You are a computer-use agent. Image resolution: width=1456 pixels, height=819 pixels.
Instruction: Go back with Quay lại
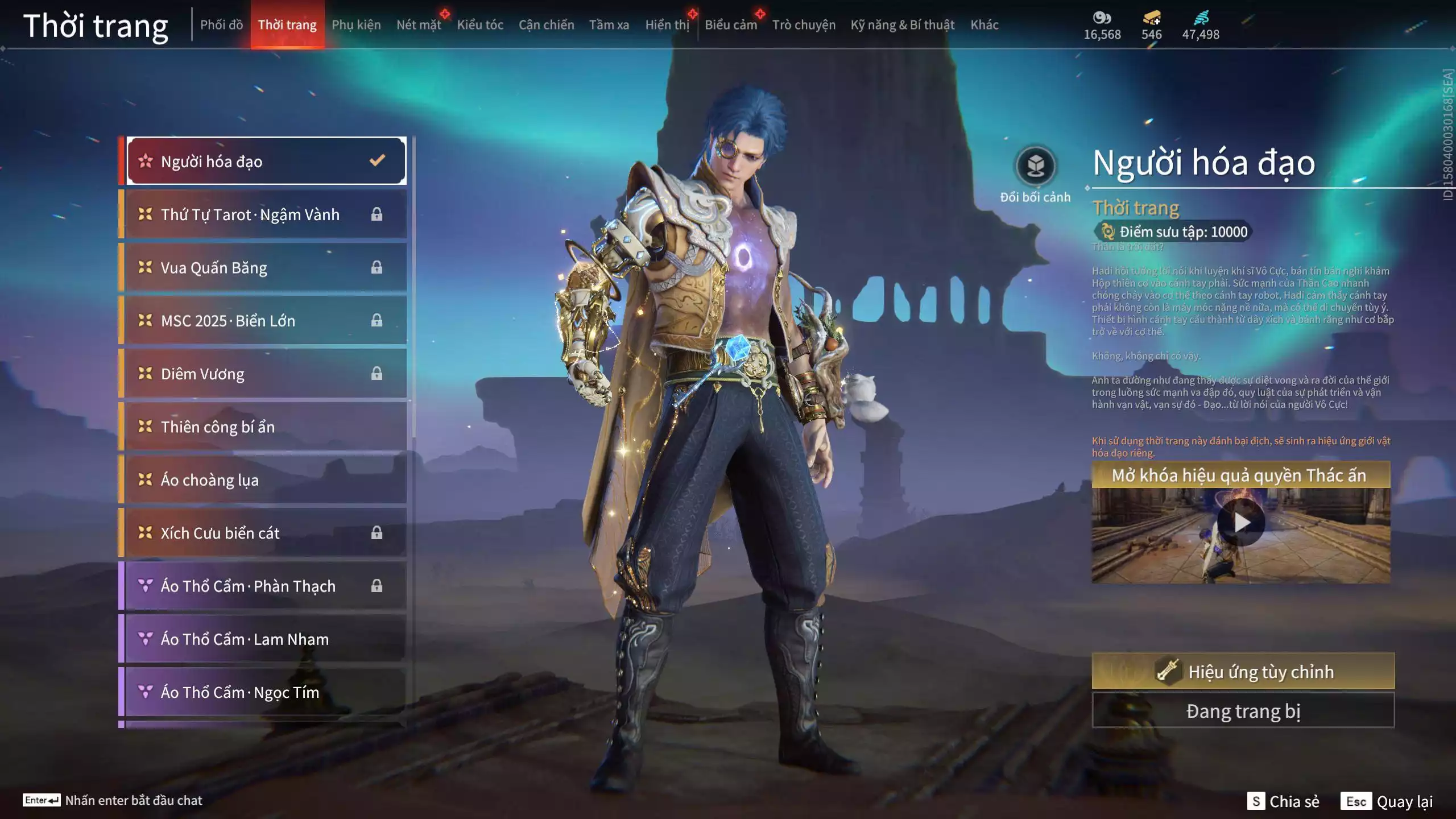pos(1387,801)
